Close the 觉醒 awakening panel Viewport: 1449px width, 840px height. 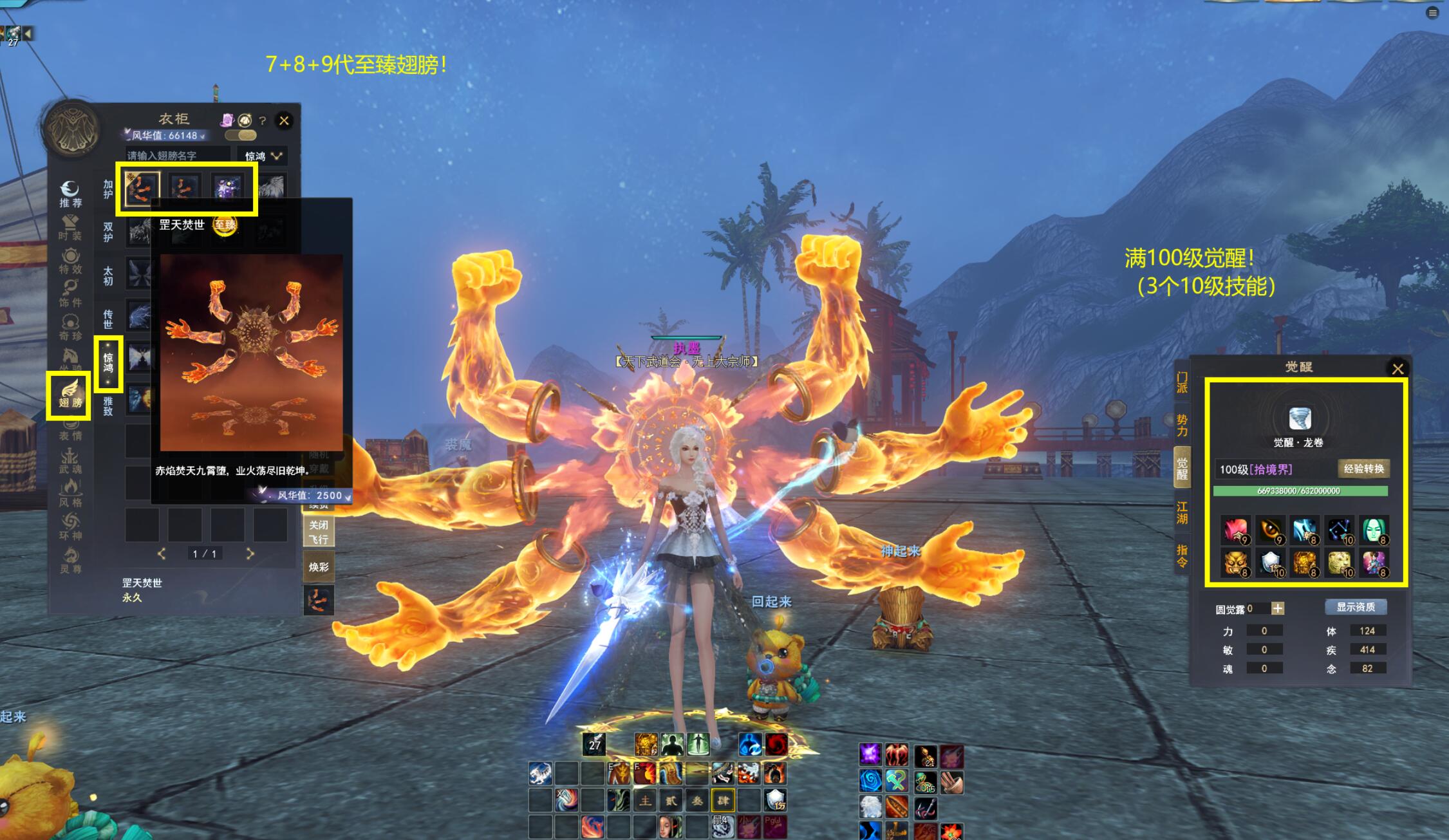coord(1398,369)
